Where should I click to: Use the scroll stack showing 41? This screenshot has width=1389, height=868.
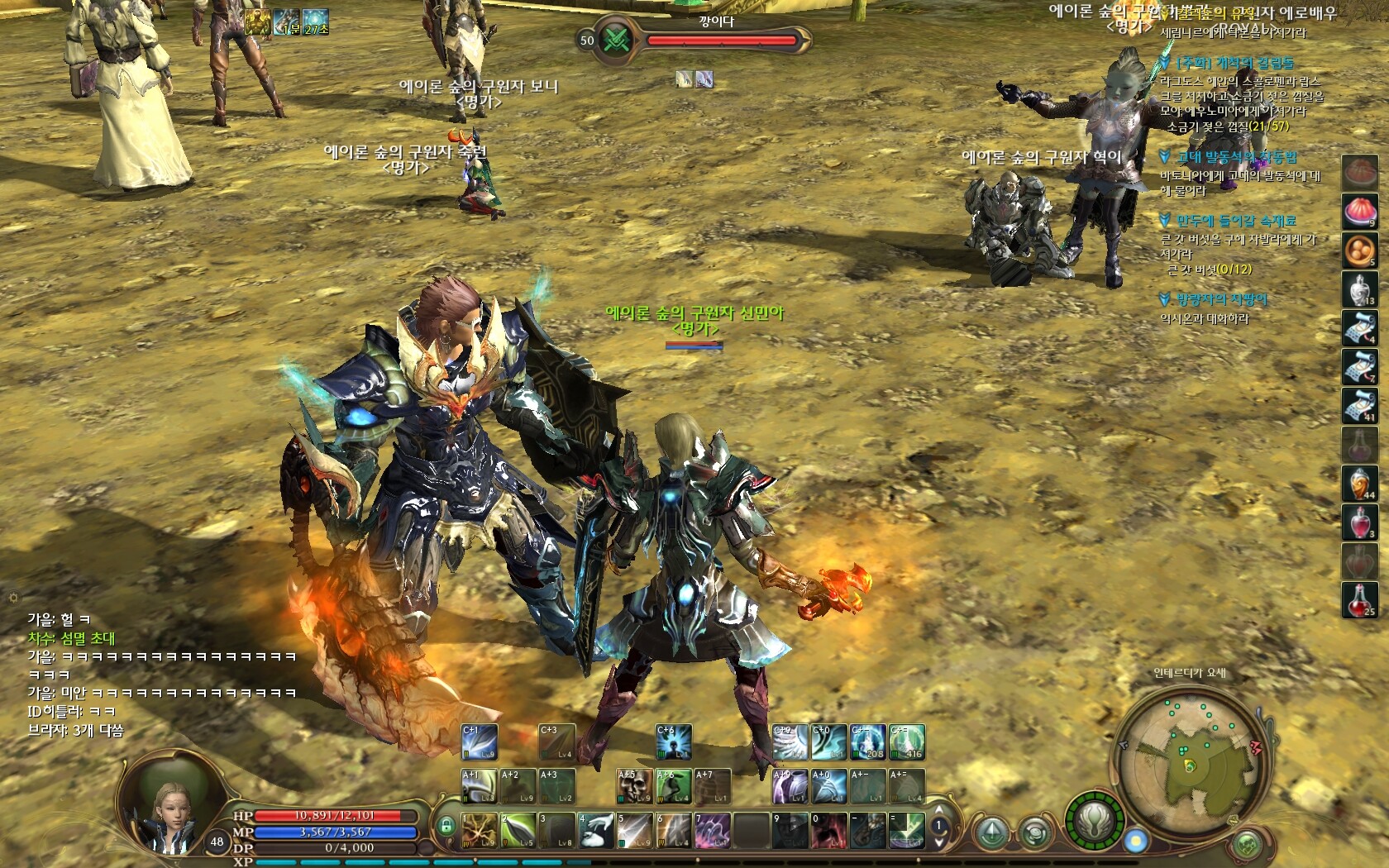[1359, 406]
